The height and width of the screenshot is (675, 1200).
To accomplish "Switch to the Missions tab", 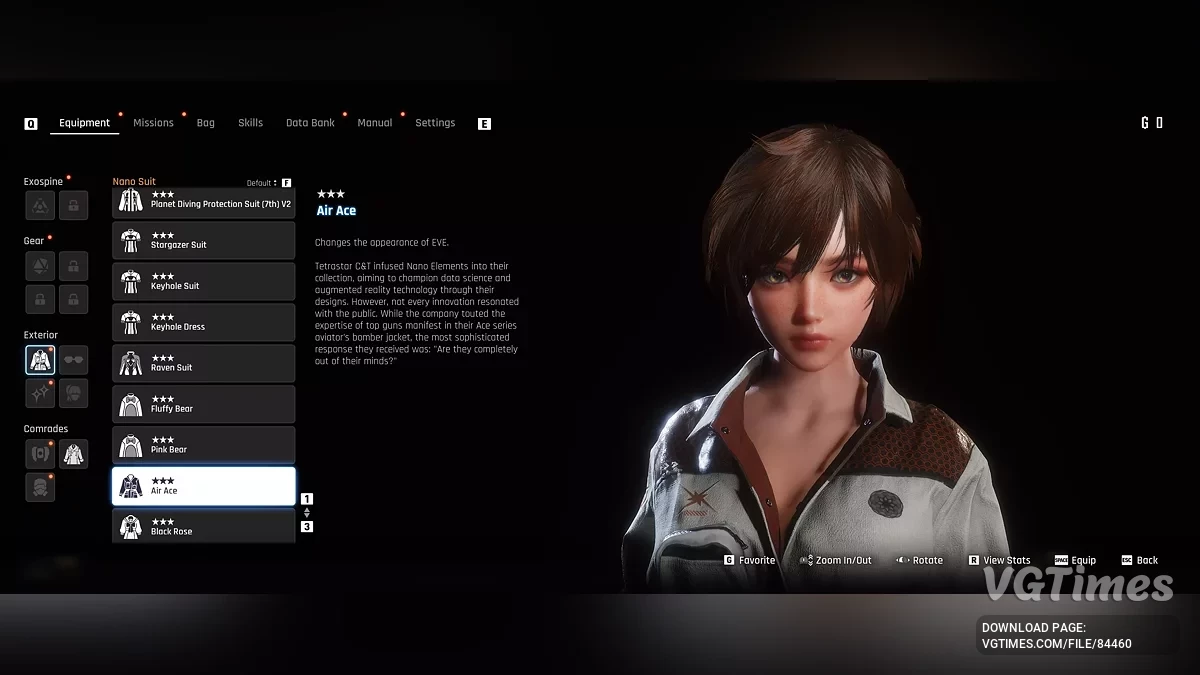I will point(153,123).
